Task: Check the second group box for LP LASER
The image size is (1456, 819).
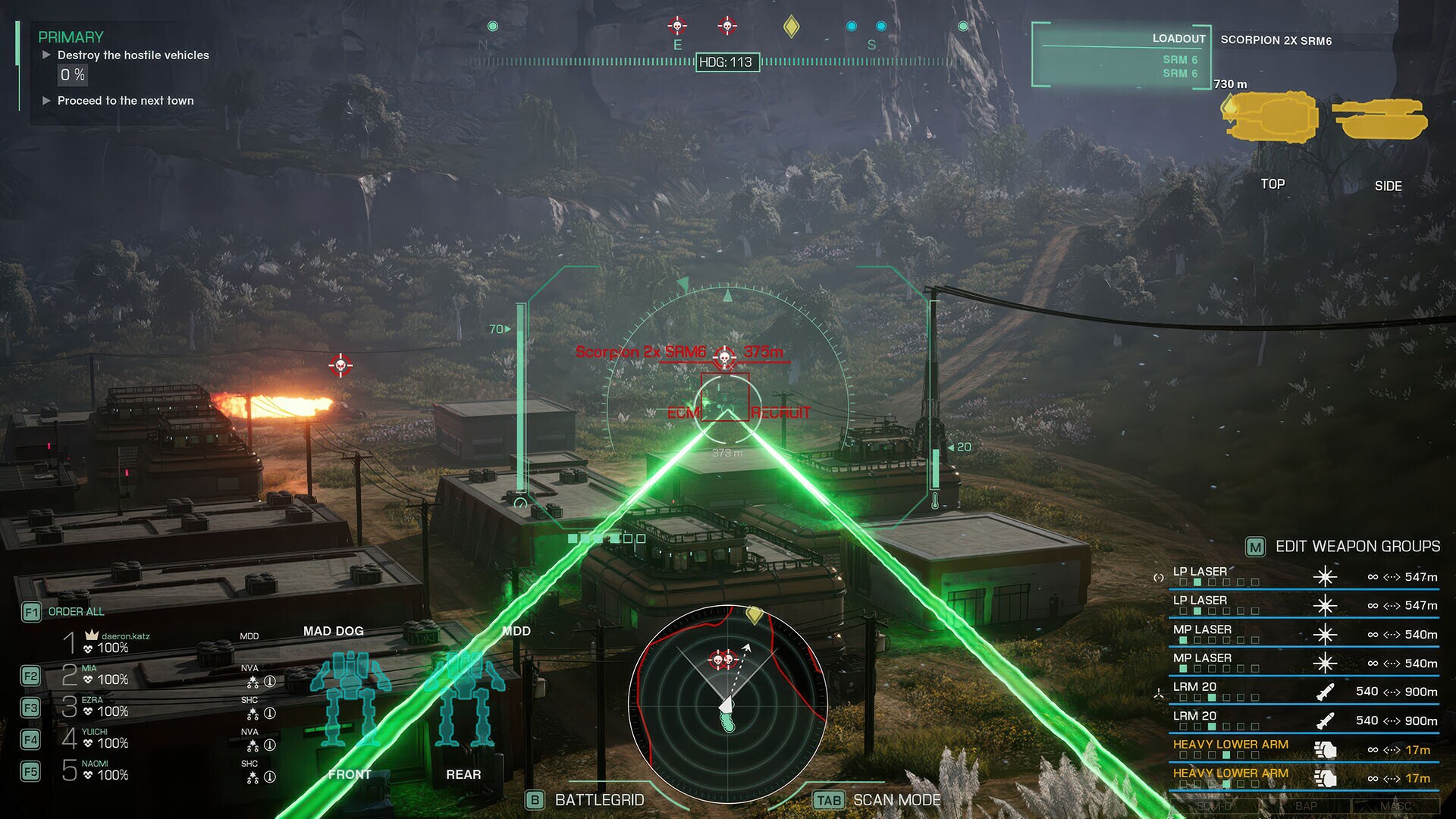Action: (1197, 583)
